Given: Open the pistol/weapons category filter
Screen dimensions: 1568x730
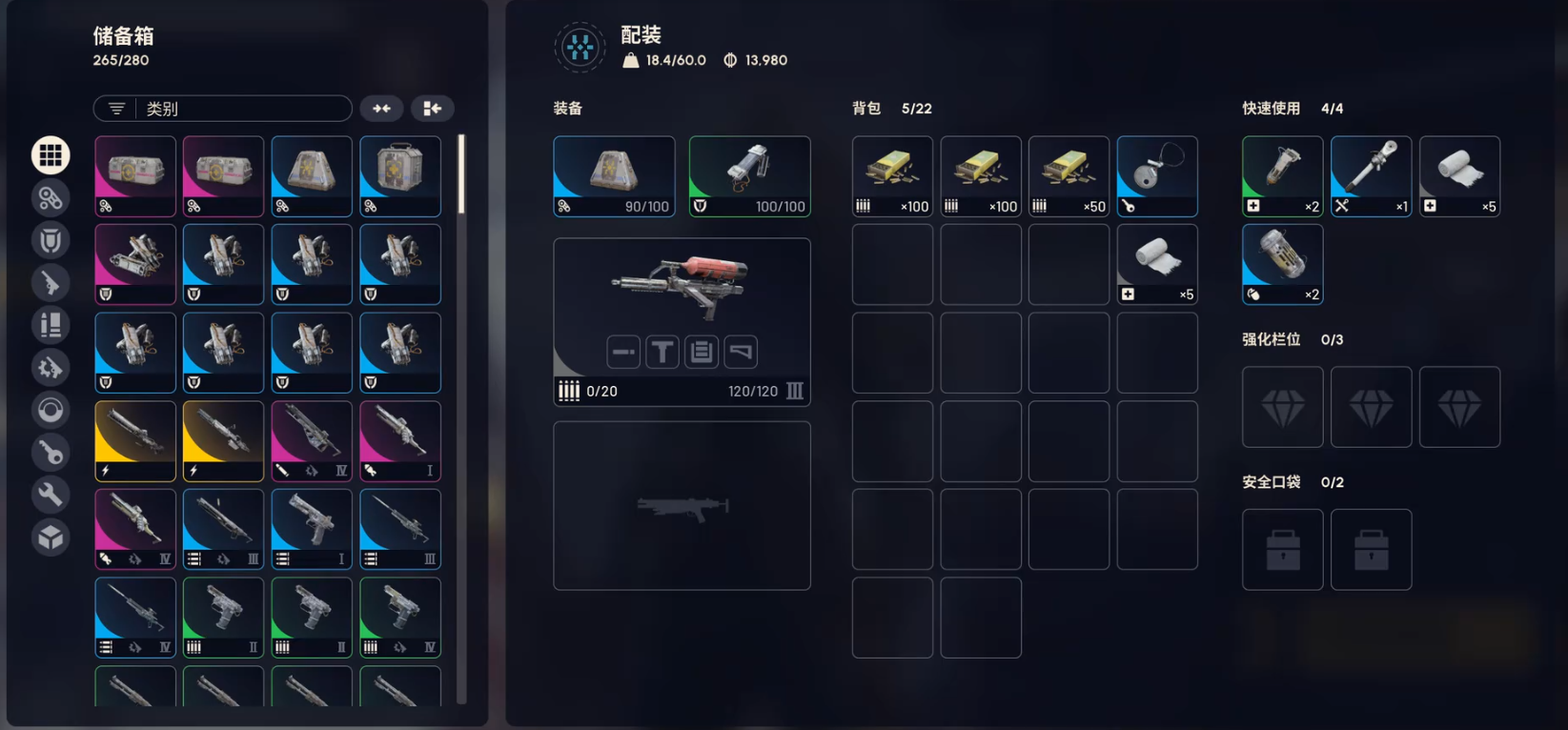Looking at the screenshot, I should coord(51,283).
